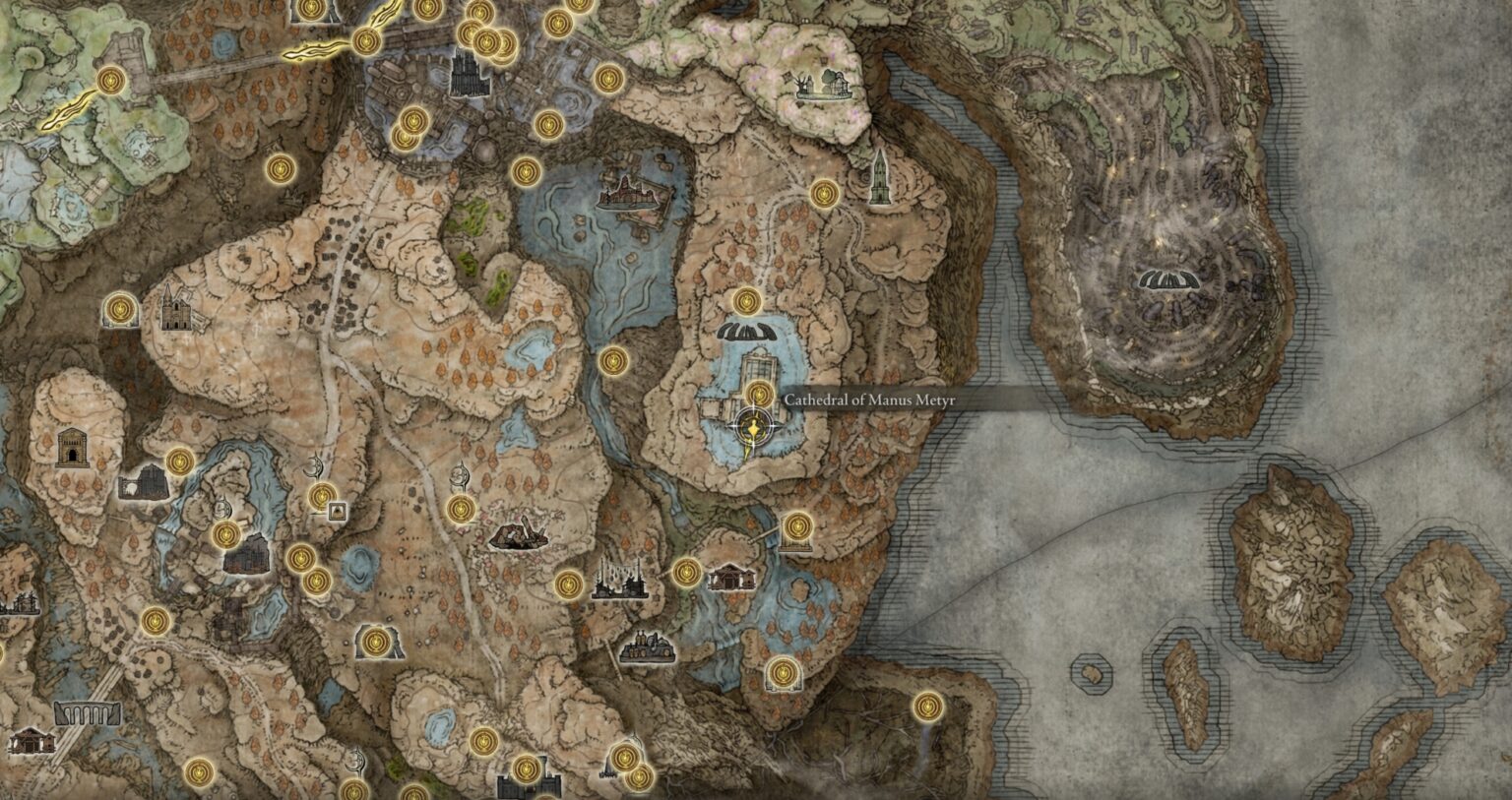Click the village huts icon south of the cathedral
This screenshot has height=800, width=1512.
pyautogui.click(x=733, y=574)
